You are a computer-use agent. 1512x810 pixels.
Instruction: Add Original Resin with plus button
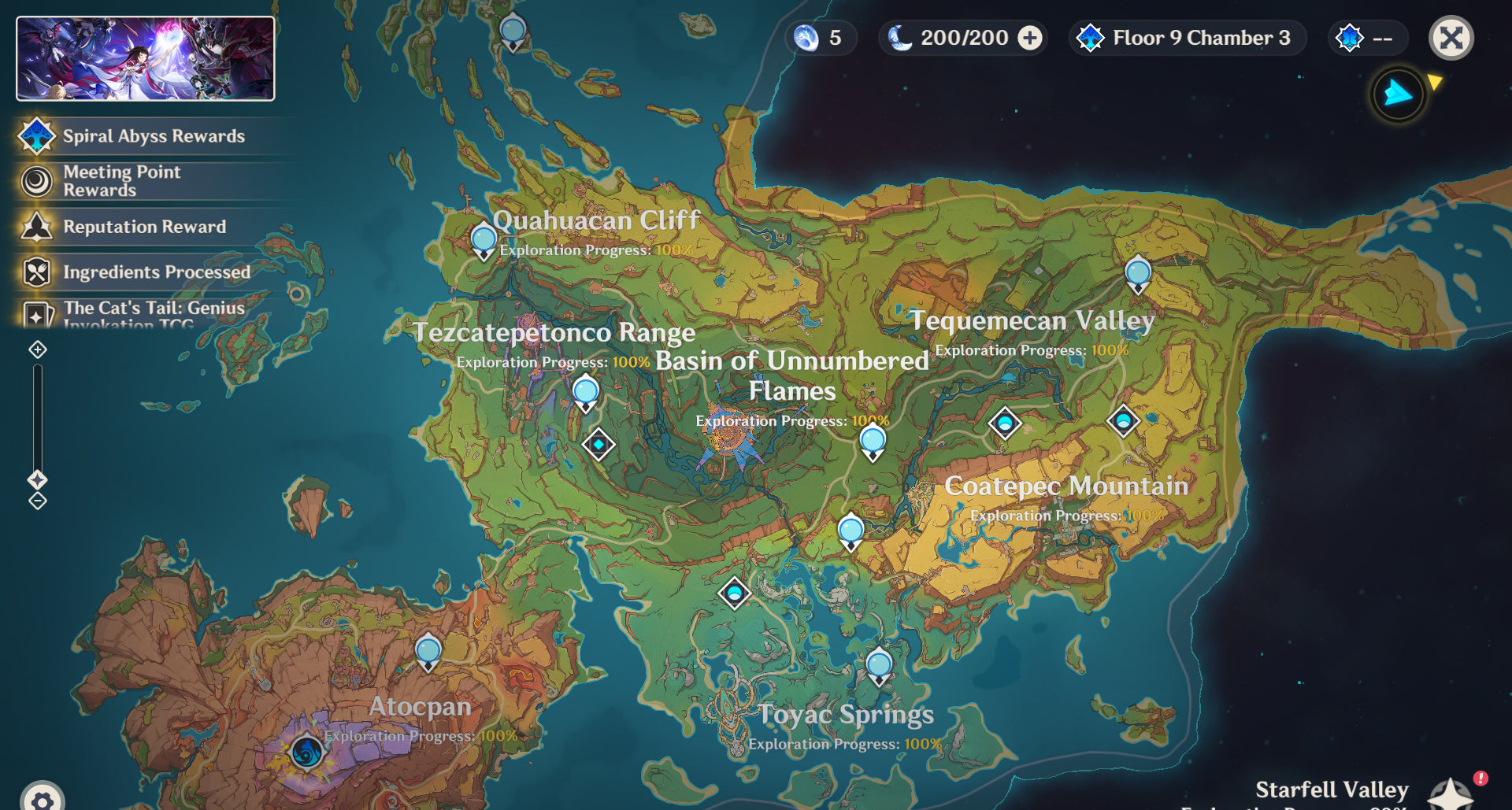(x=1030, y=38)
